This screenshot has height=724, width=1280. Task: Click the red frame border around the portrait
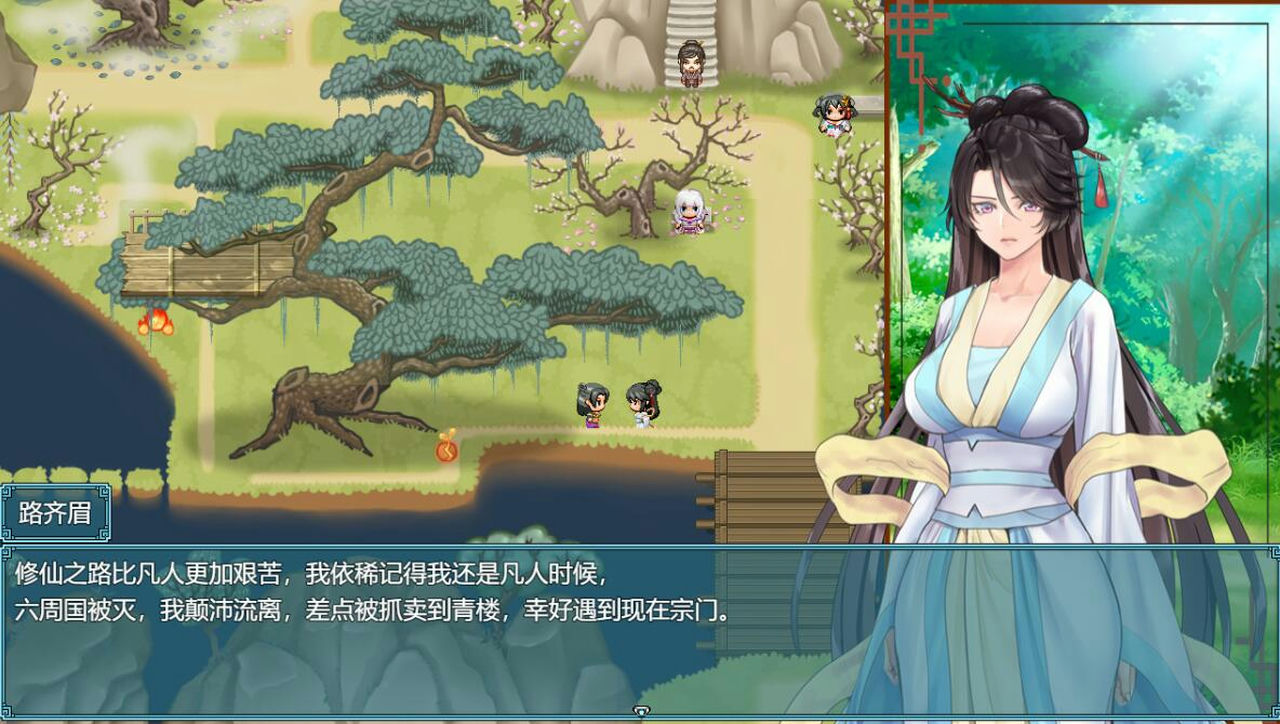click(888, 250)
